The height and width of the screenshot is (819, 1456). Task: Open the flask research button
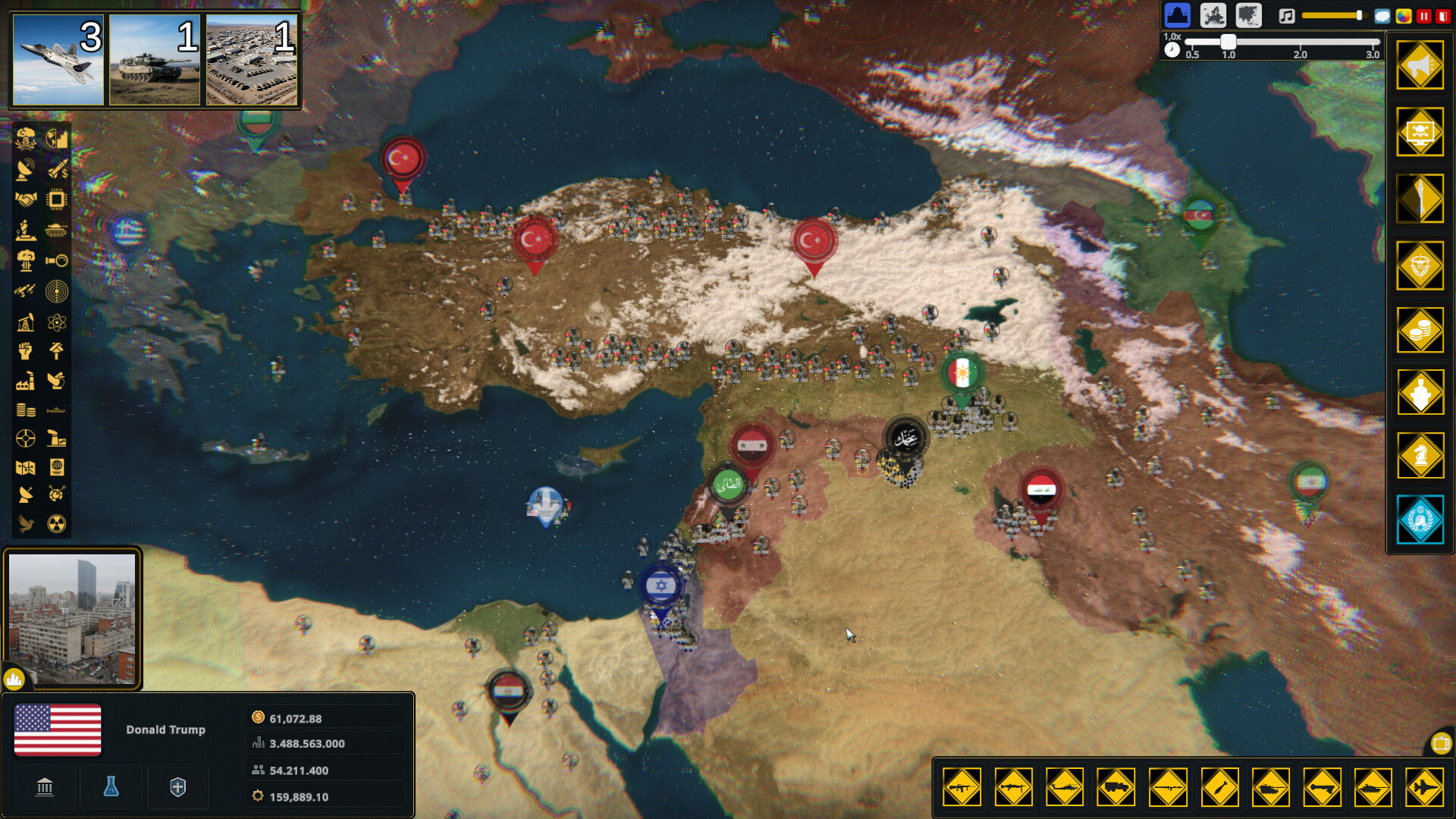[x=111, y=787]
